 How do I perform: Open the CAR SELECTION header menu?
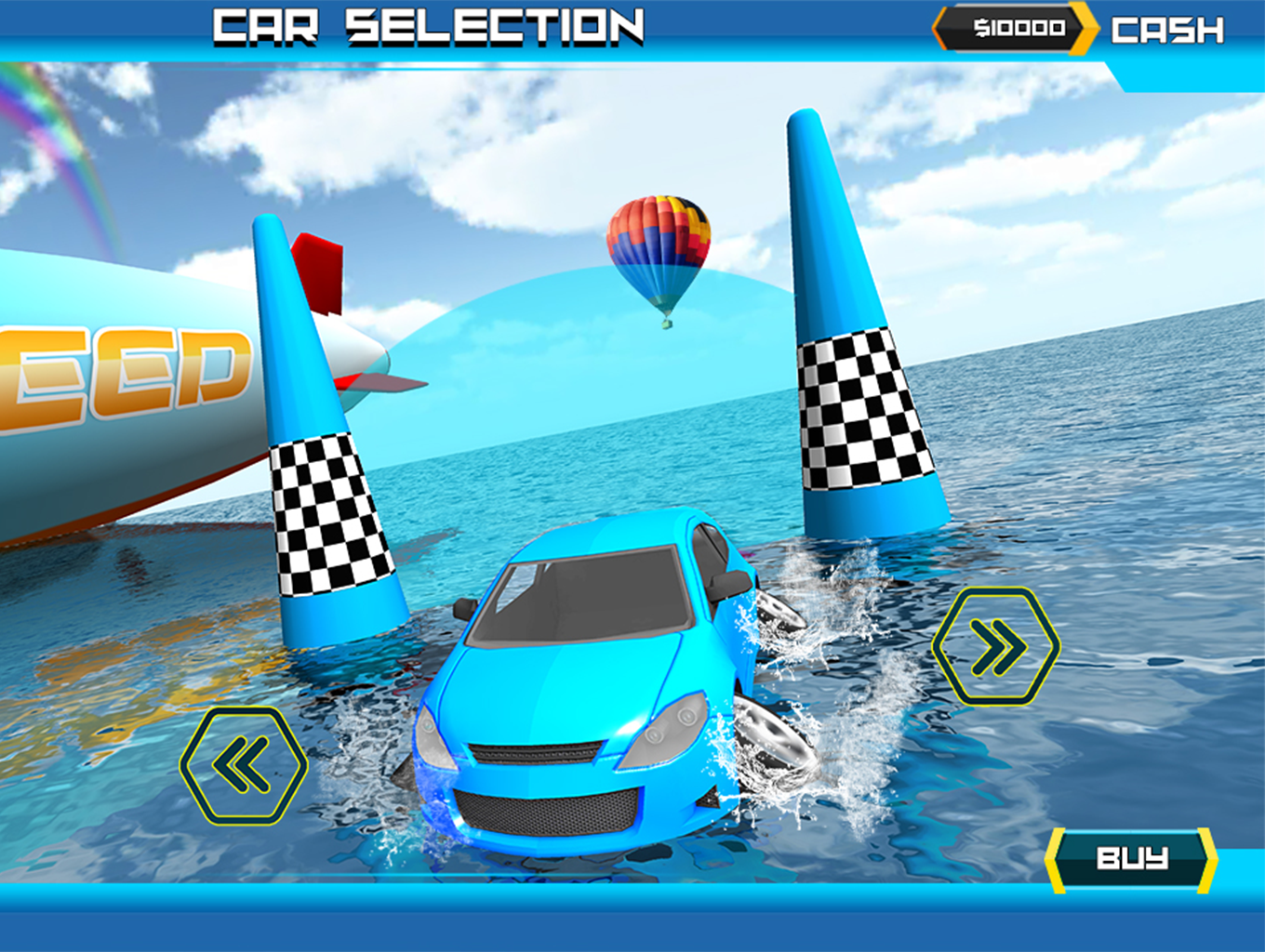pos(426,28)
